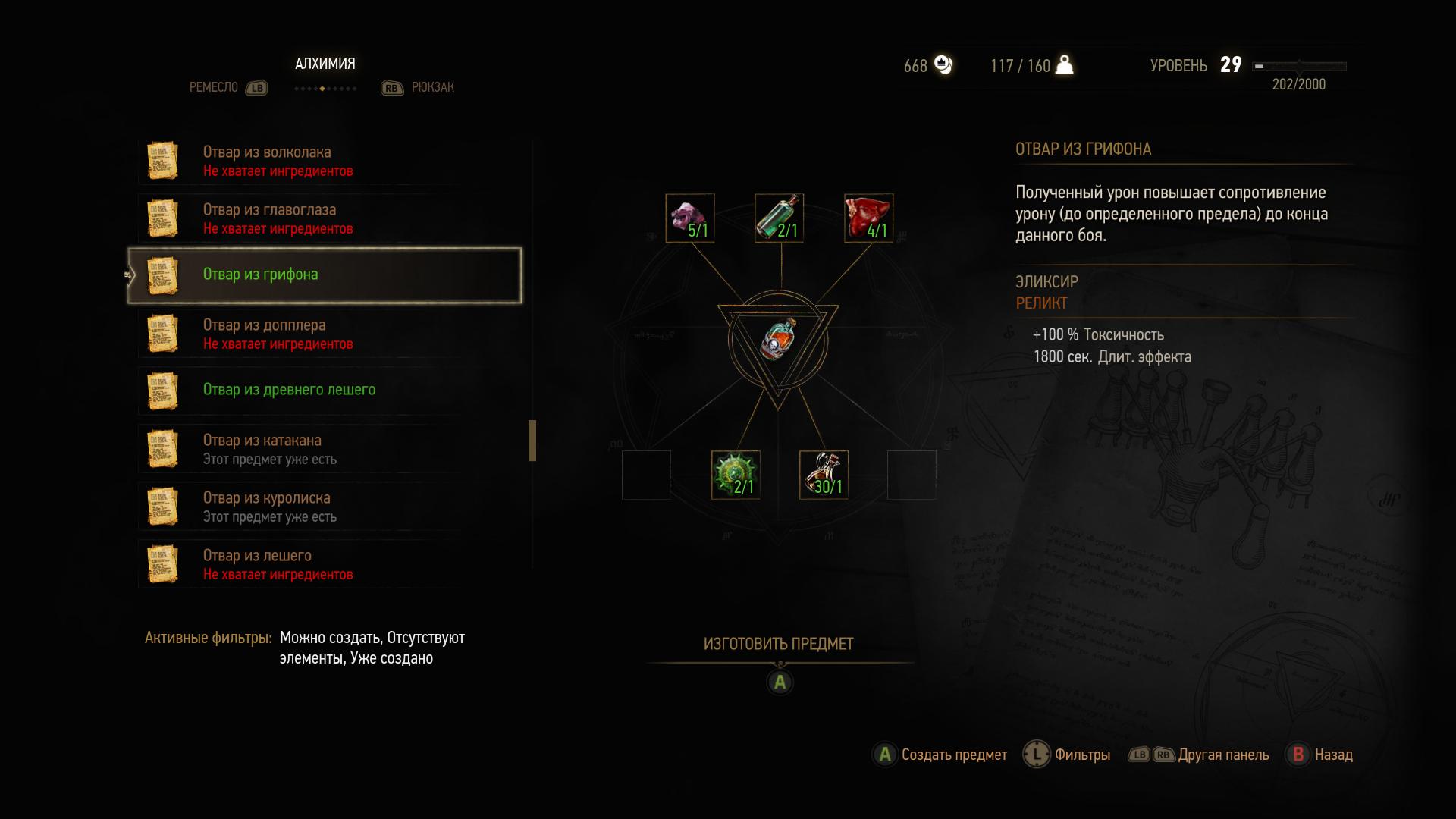Click the green spiky mutagen ingredient slot
Image resolution: width=1456 pixels, height=819 pixels.
735,475
